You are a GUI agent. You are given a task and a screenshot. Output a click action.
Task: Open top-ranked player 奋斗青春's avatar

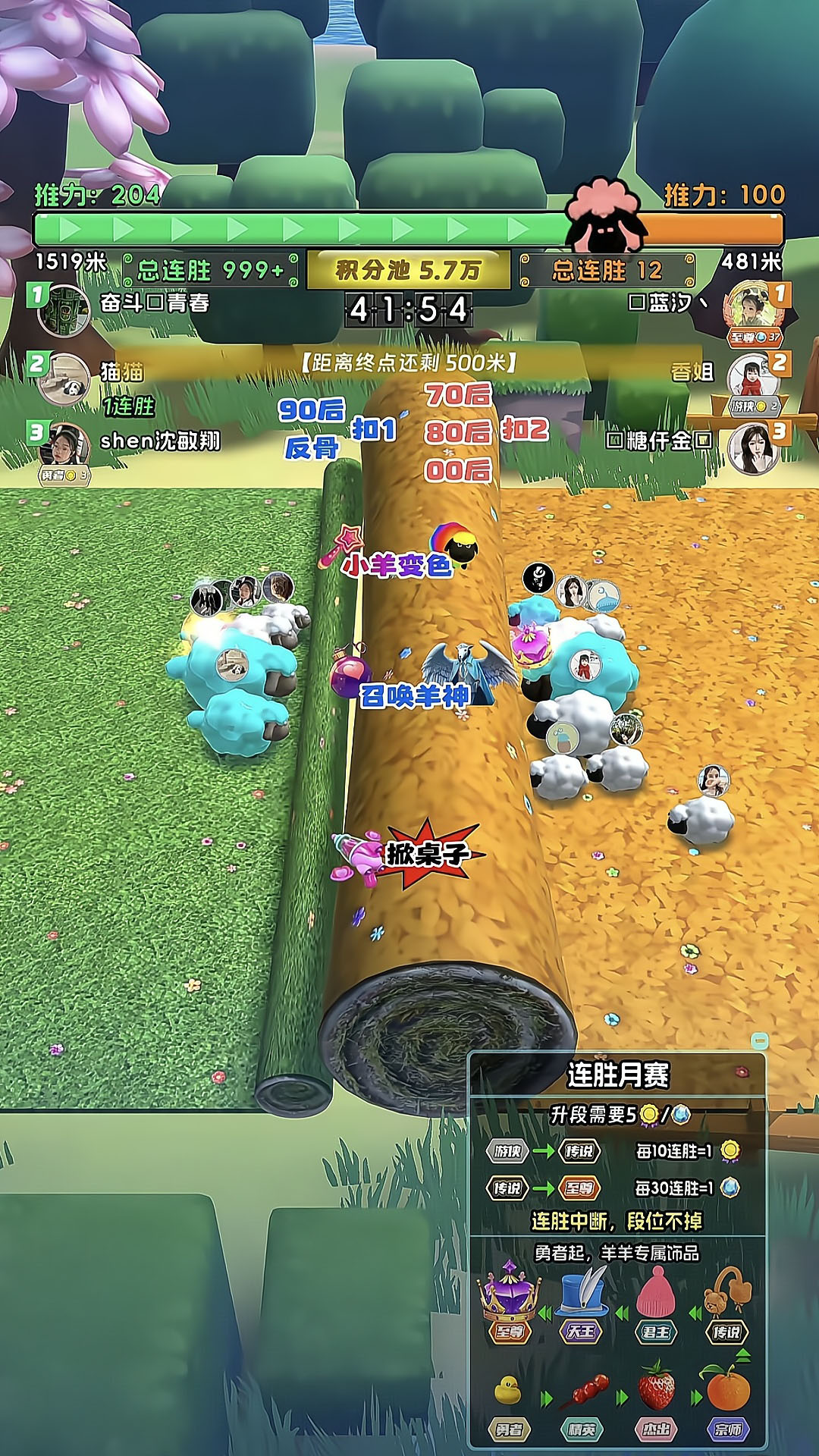tap(64, 309)
